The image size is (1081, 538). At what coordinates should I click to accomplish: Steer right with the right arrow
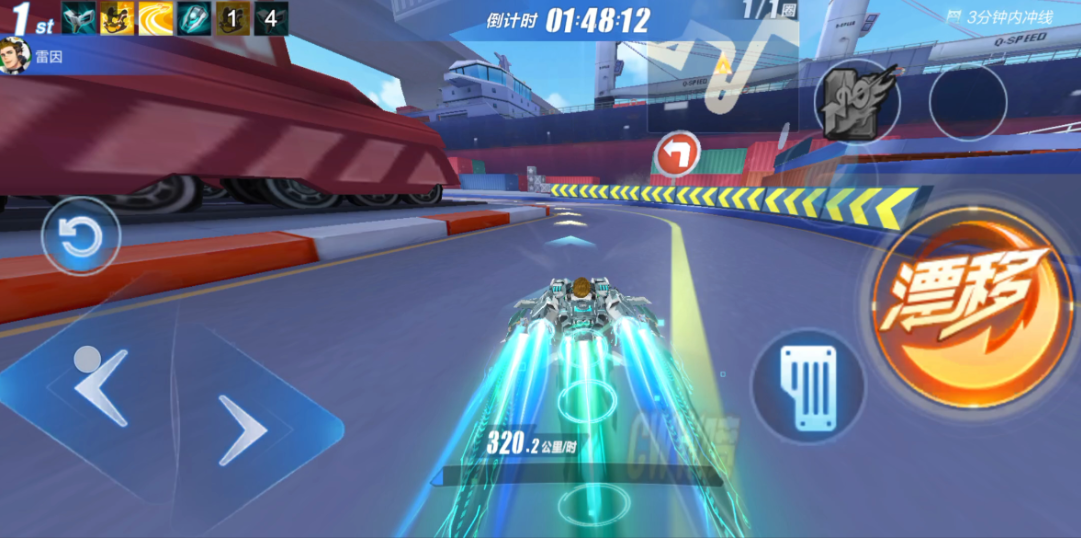click(x=242, y=429)
